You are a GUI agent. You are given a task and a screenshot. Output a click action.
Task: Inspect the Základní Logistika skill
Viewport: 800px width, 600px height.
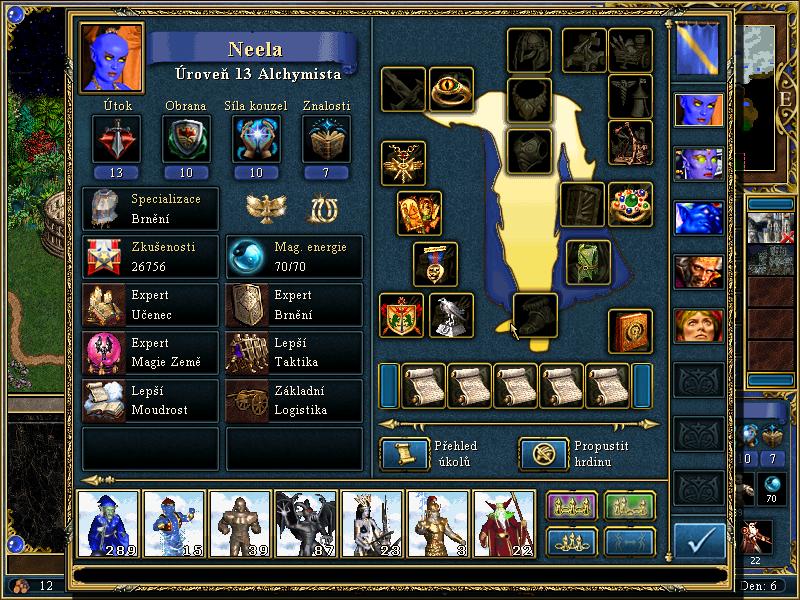(x=294, y=401)
